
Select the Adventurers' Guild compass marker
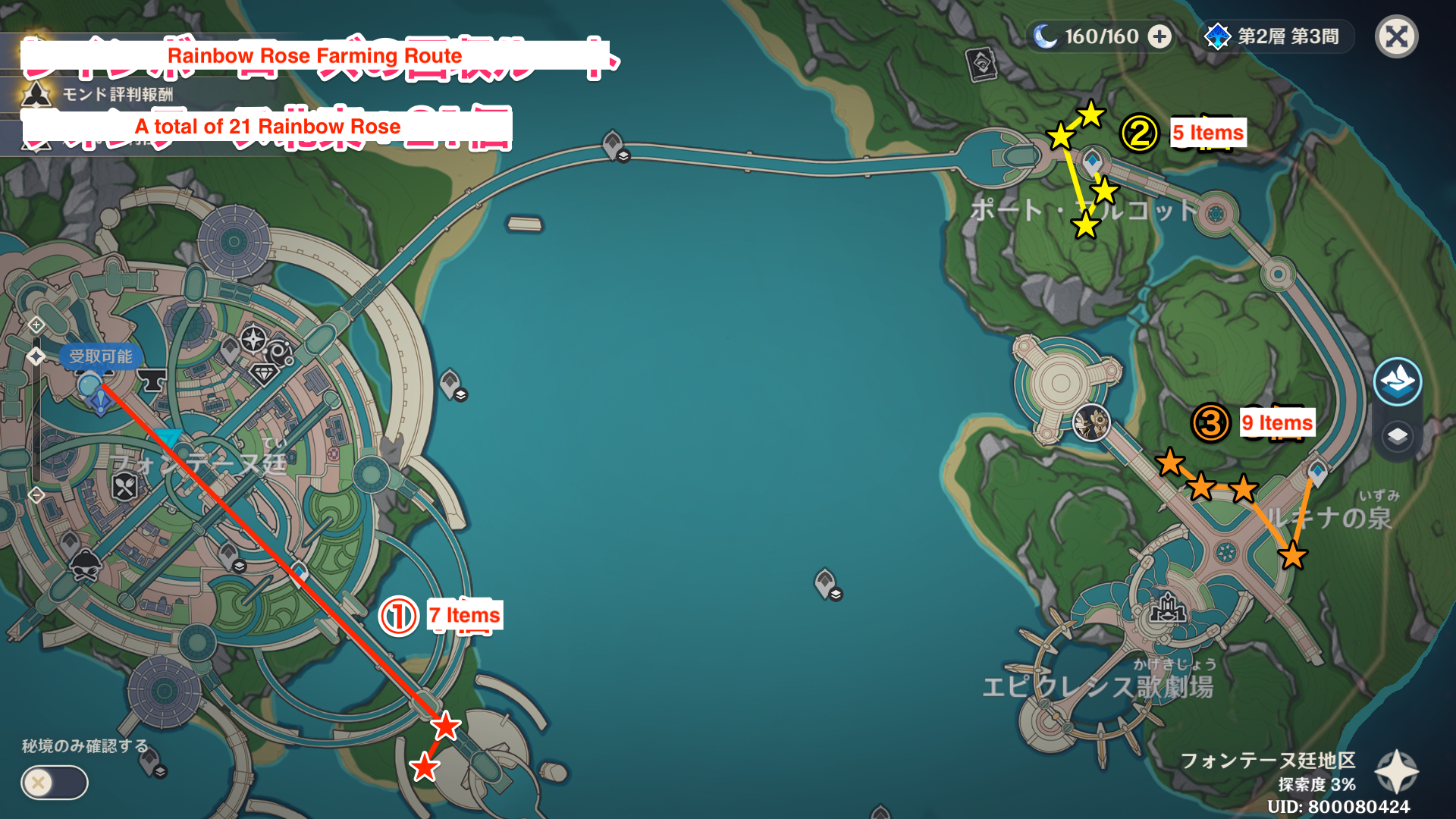coord(253,338)
